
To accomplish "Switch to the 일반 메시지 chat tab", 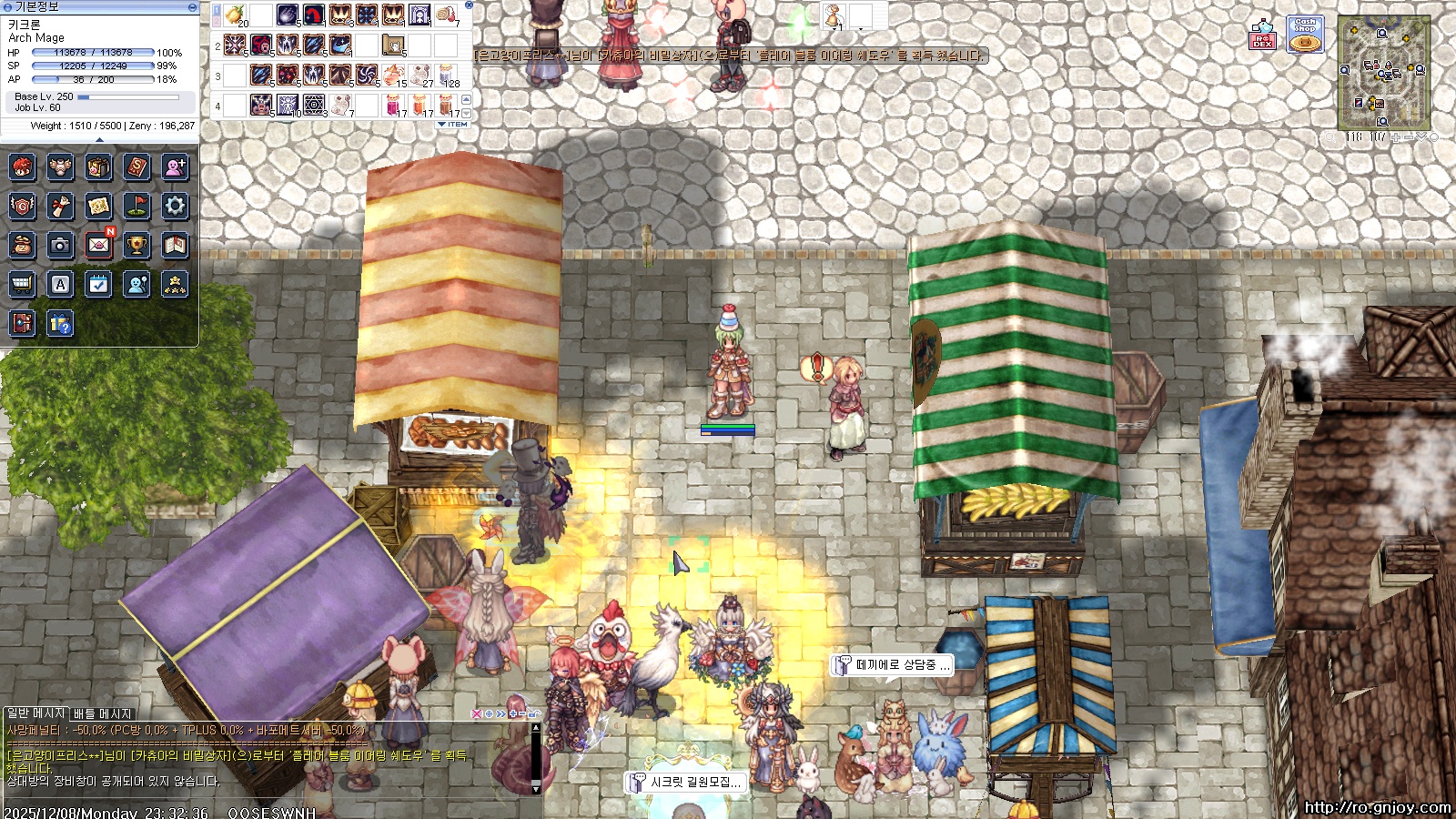I will coord(36,713).
